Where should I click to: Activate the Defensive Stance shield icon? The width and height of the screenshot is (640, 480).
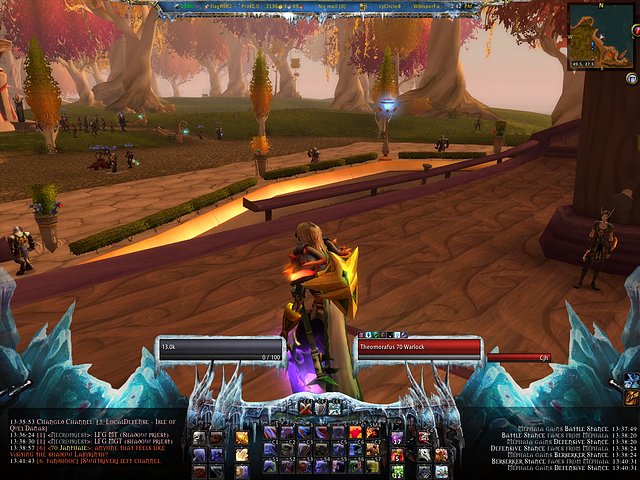(320, 408)
